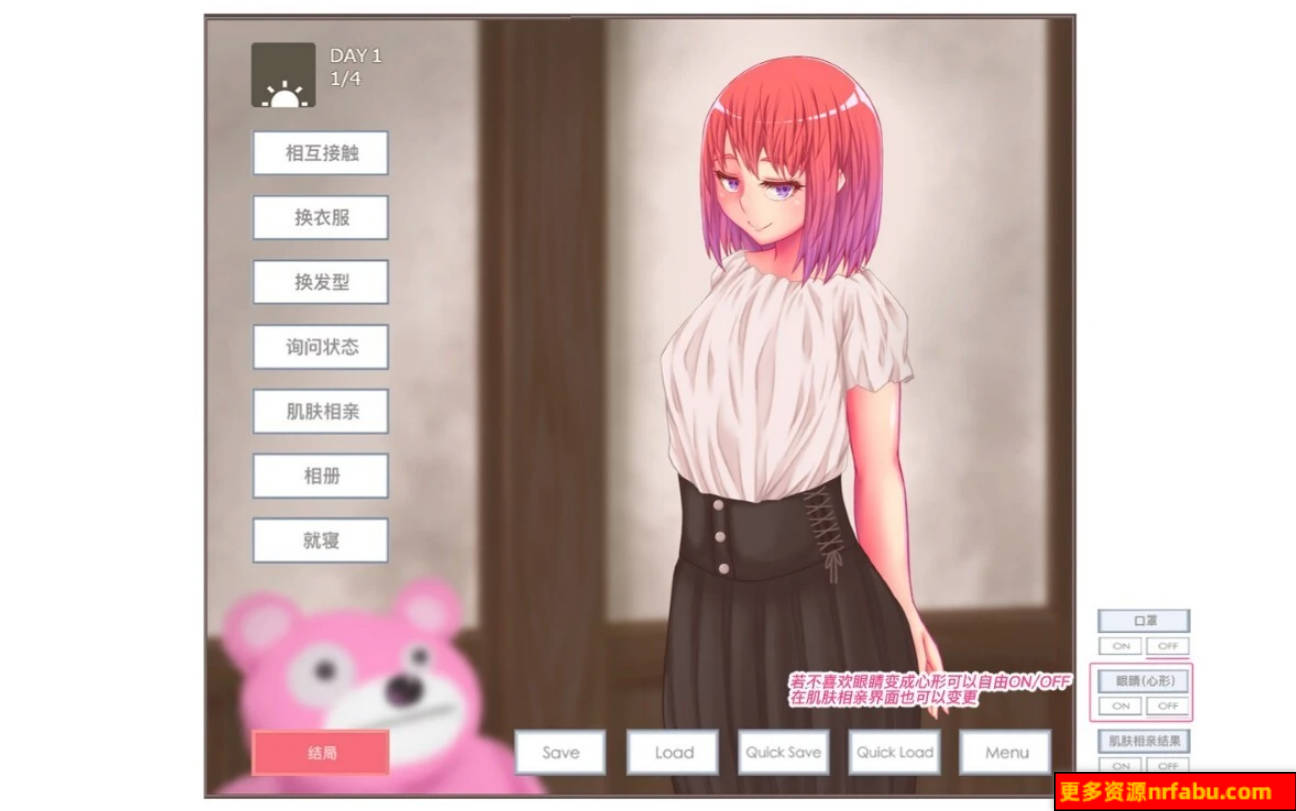Open the 换衣服 change clothes menu
Image resolution: width=1296 pixels, height=811 pixels.
(320, 218)
